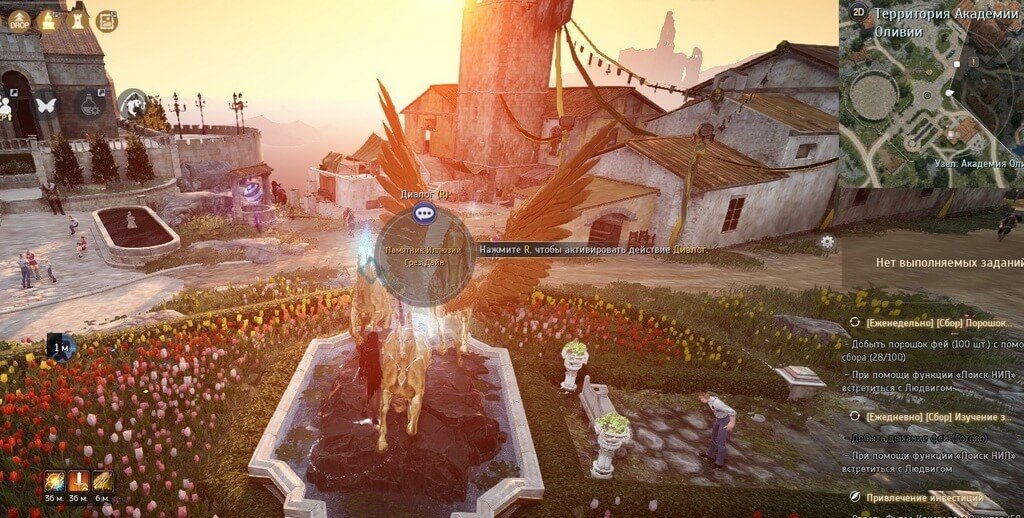Open the quest tracker gear settings

827,241
